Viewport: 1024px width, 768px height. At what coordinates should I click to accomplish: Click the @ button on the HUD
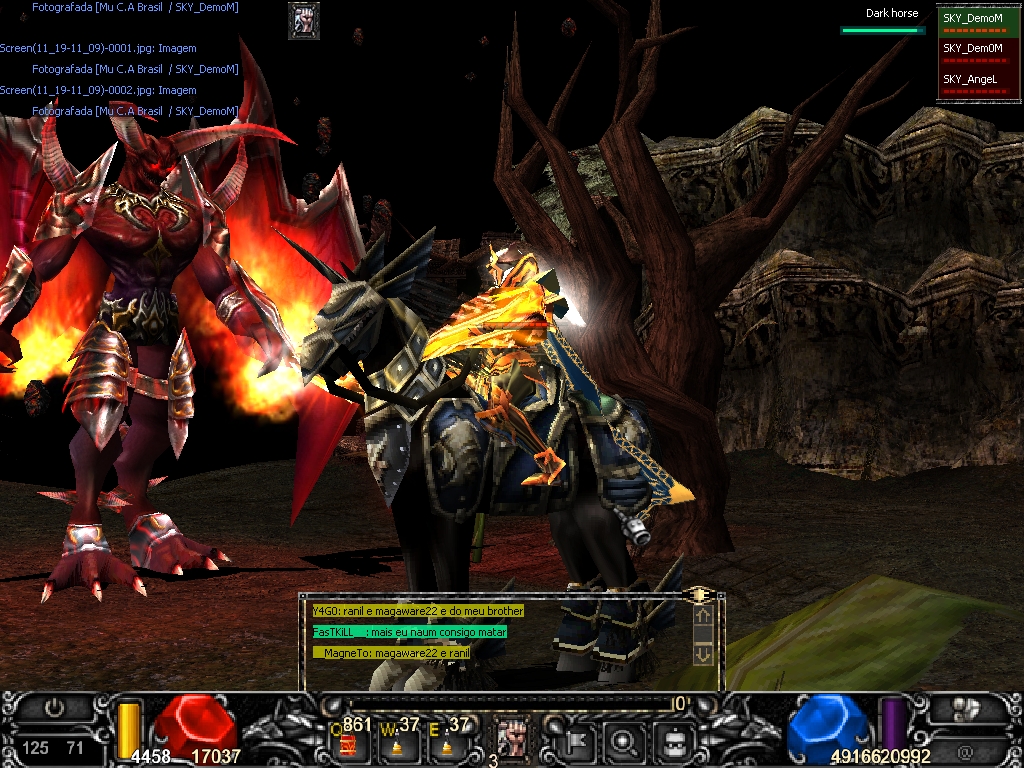[965, 749]
